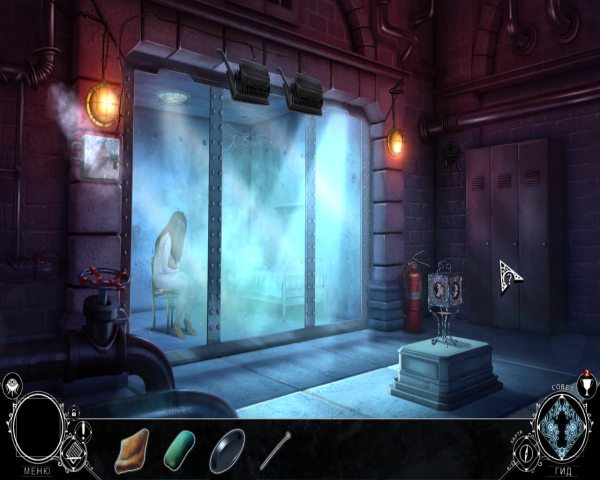Click the goblet icon above the hint

point(585,387)
